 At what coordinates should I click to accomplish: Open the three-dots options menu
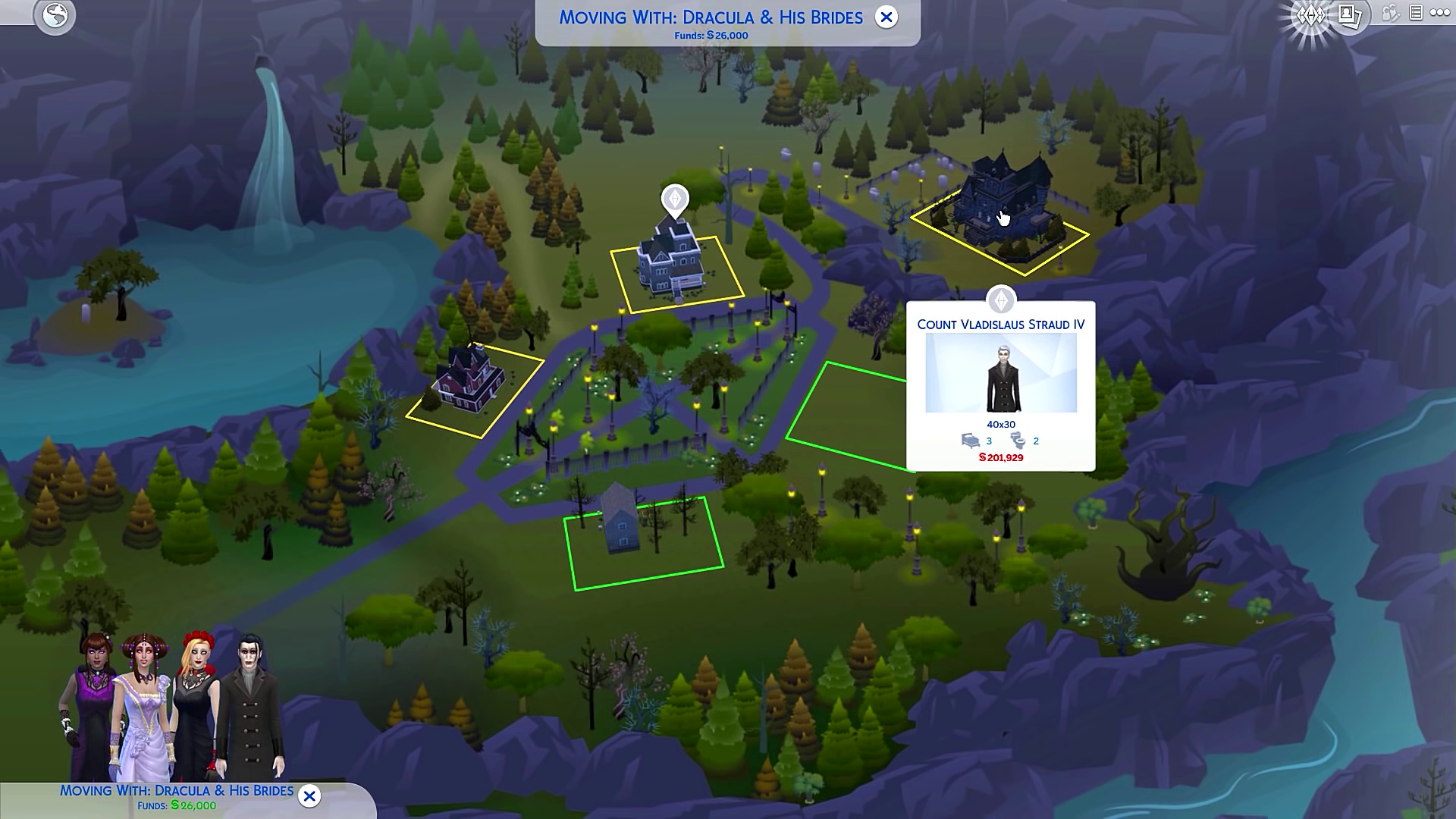coord(1440,13)
